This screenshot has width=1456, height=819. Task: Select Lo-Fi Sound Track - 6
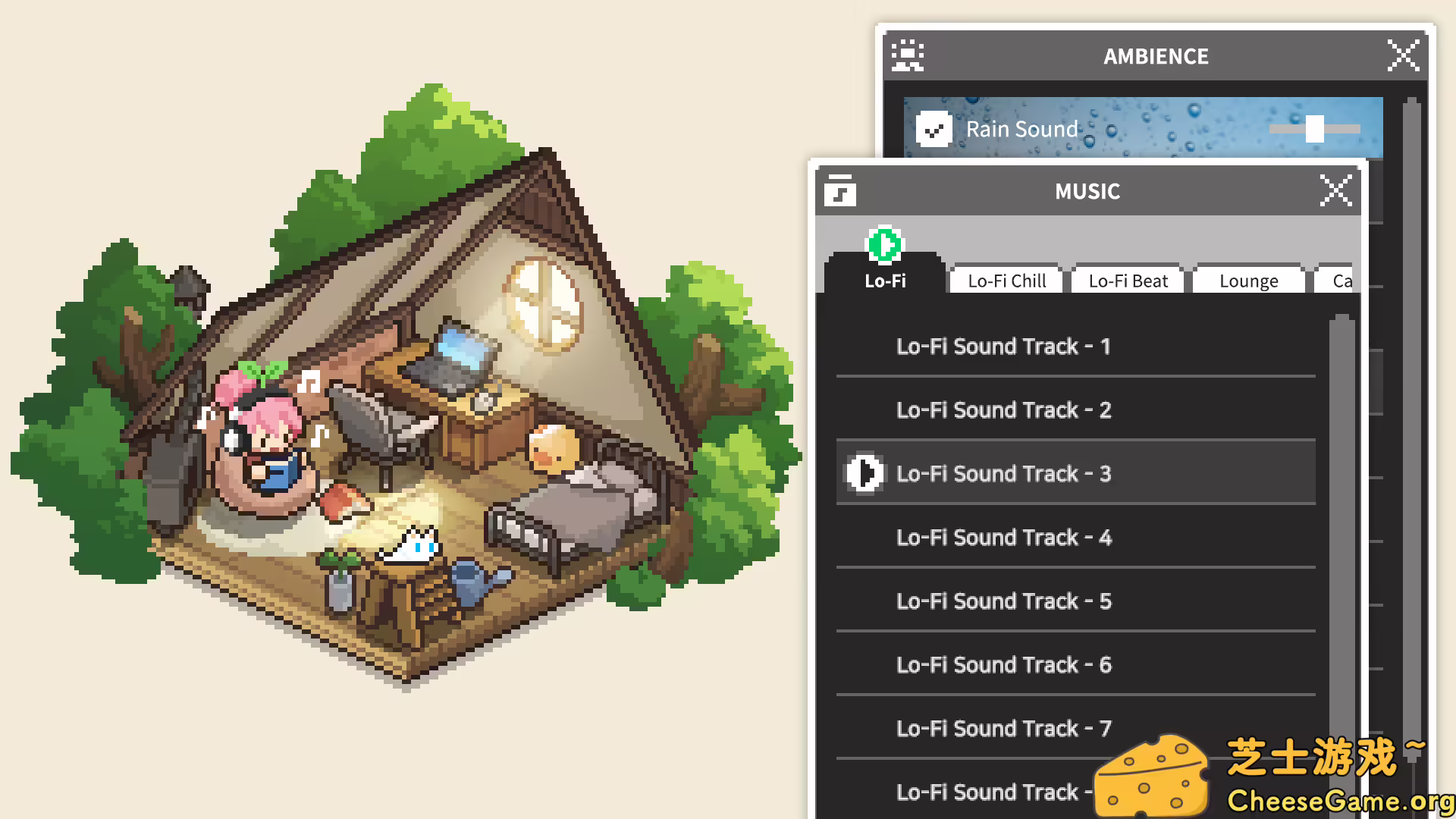(x=1003, y=664)
